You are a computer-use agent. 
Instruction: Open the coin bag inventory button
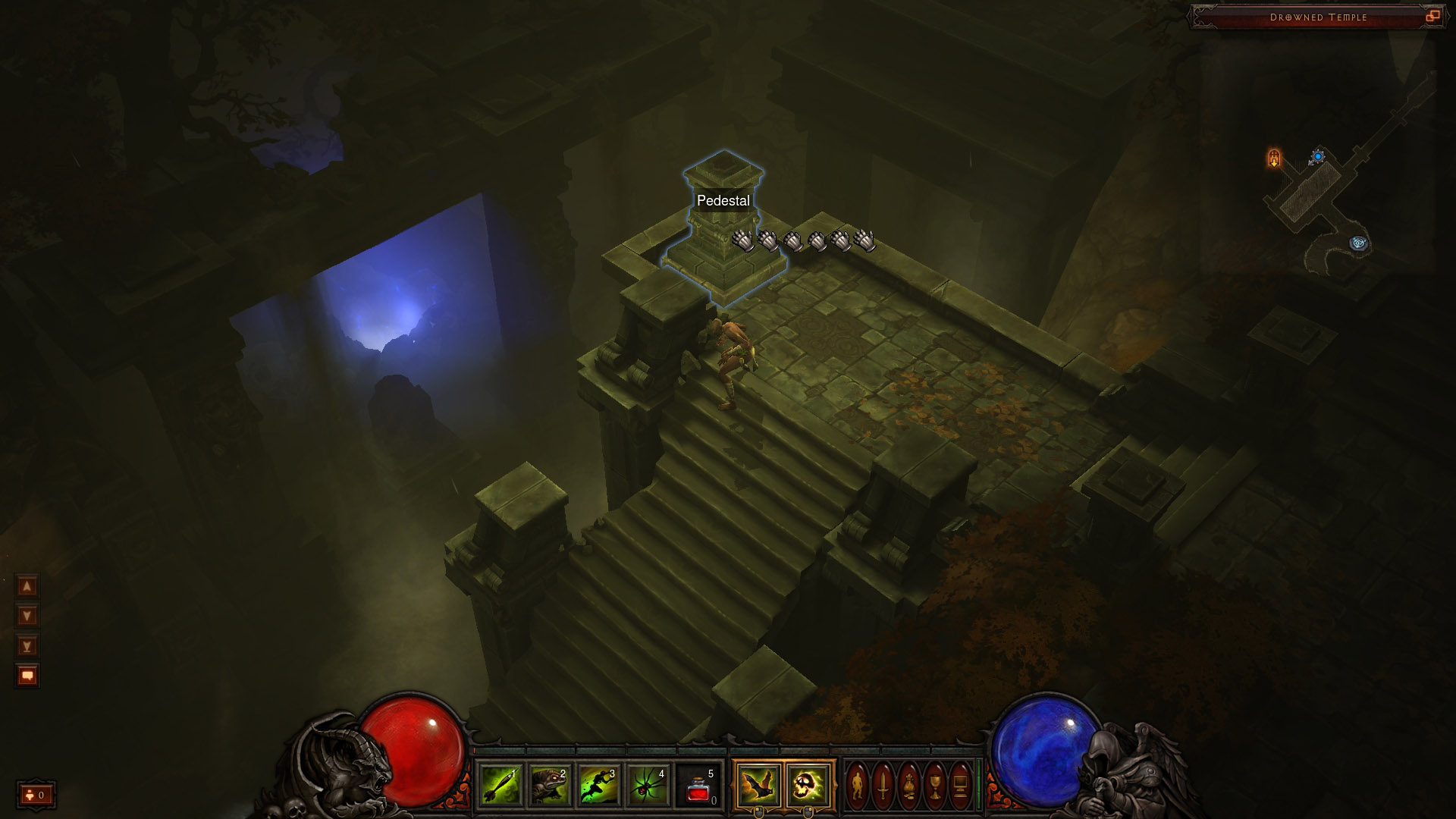tap(909, 785)
